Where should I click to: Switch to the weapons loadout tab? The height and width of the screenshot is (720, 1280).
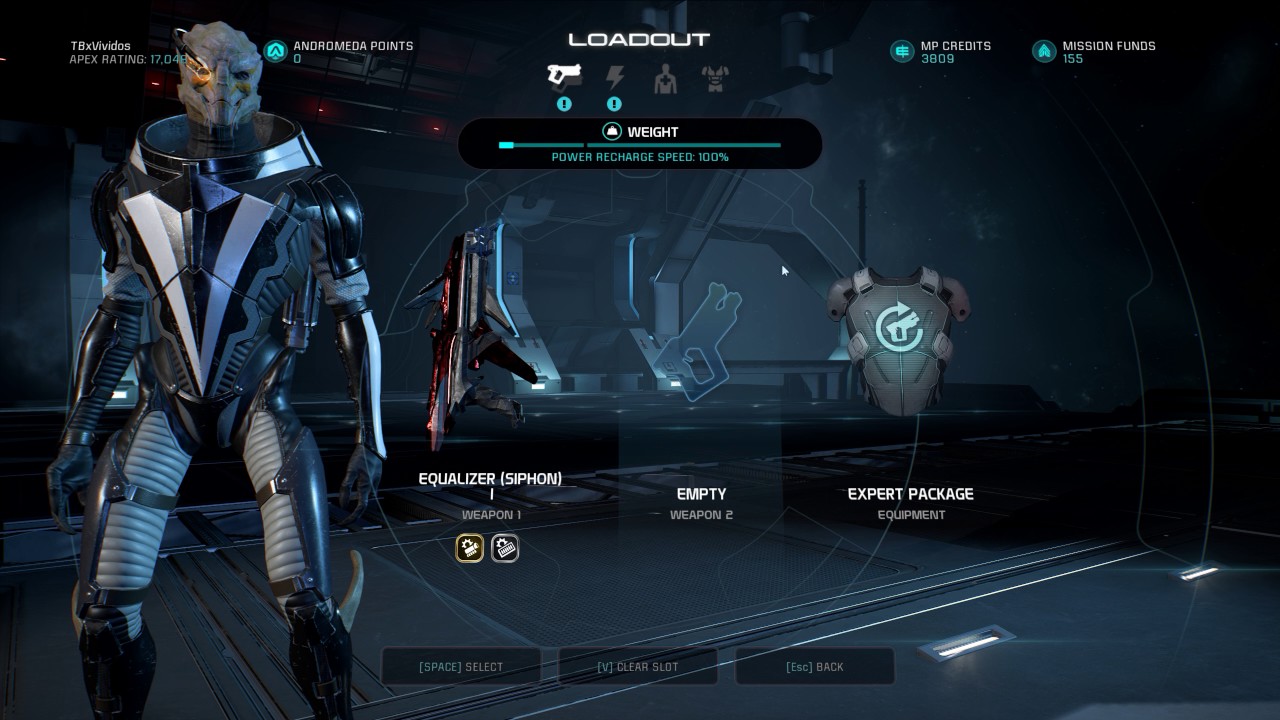click(x=564, y=76)
